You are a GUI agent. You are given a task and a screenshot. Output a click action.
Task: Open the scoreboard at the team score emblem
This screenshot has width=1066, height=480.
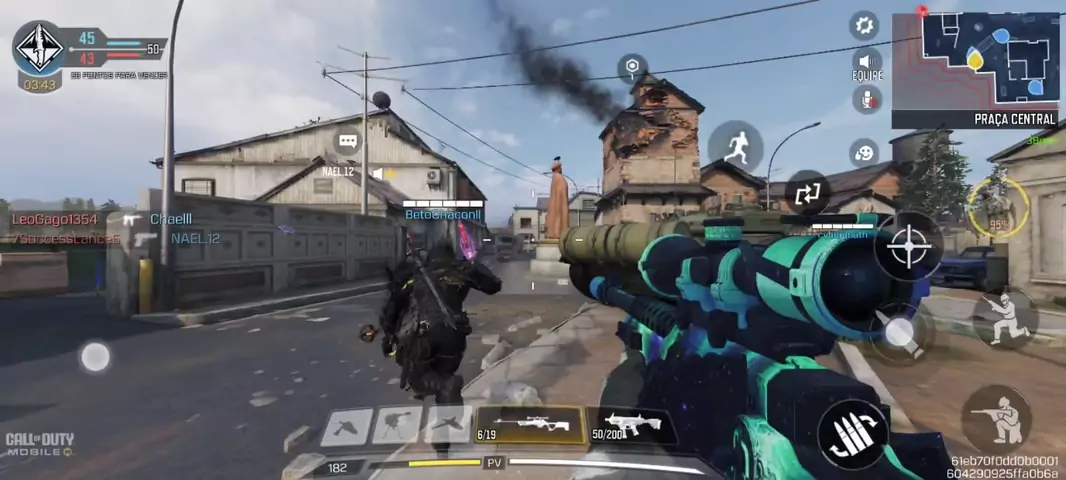tap(39, 47)
